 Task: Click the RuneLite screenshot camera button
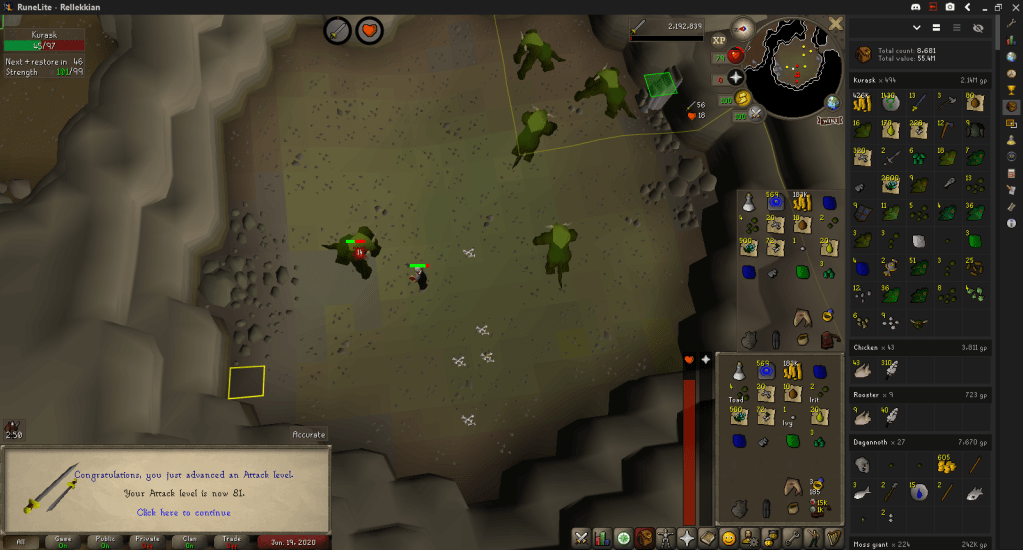point(949,7)
